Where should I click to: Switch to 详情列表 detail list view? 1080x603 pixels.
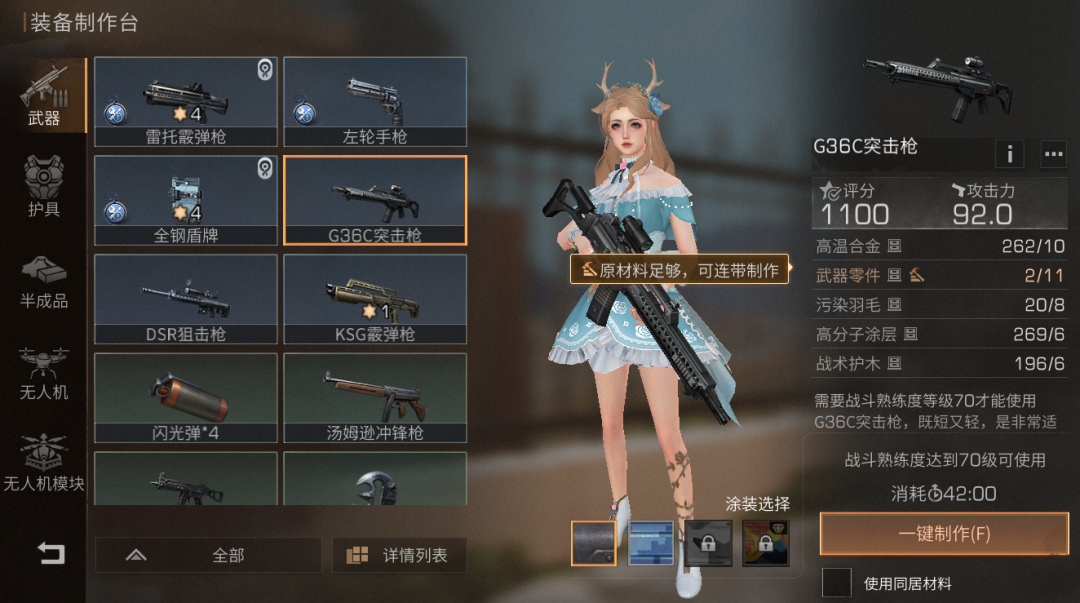[399, 555]
